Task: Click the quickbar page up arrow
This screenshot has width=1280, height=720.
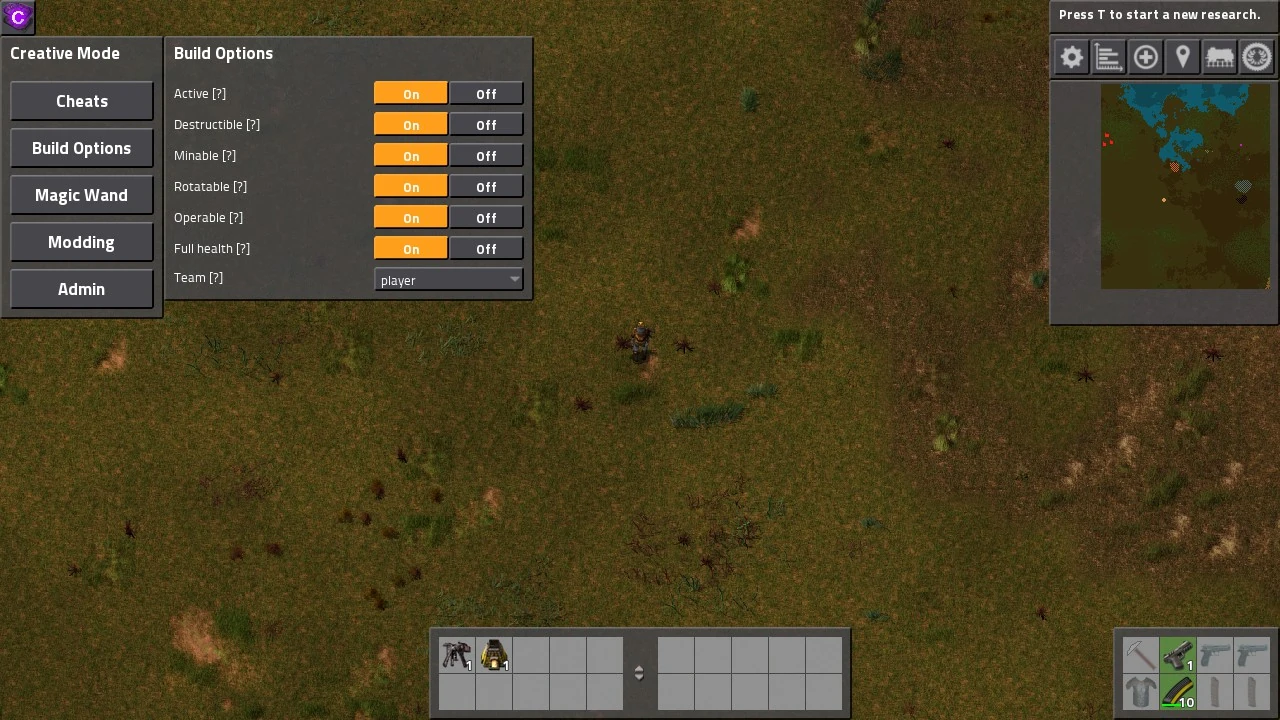Action: pyautogui.click(x=639, y=667)
